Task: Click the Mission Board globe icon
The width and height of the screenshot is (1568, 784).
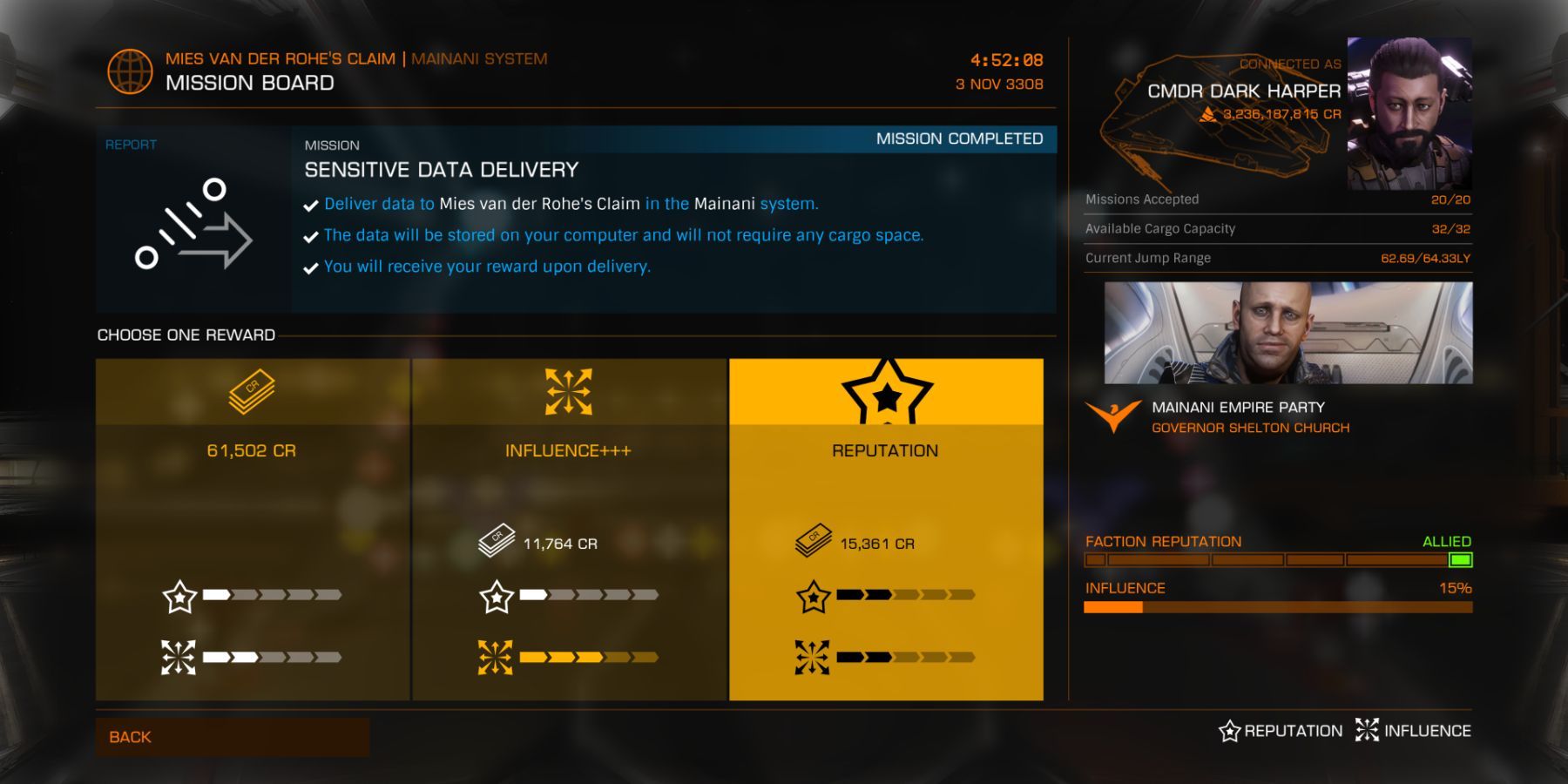Action: pyautogui.click(x=128, y=70)
